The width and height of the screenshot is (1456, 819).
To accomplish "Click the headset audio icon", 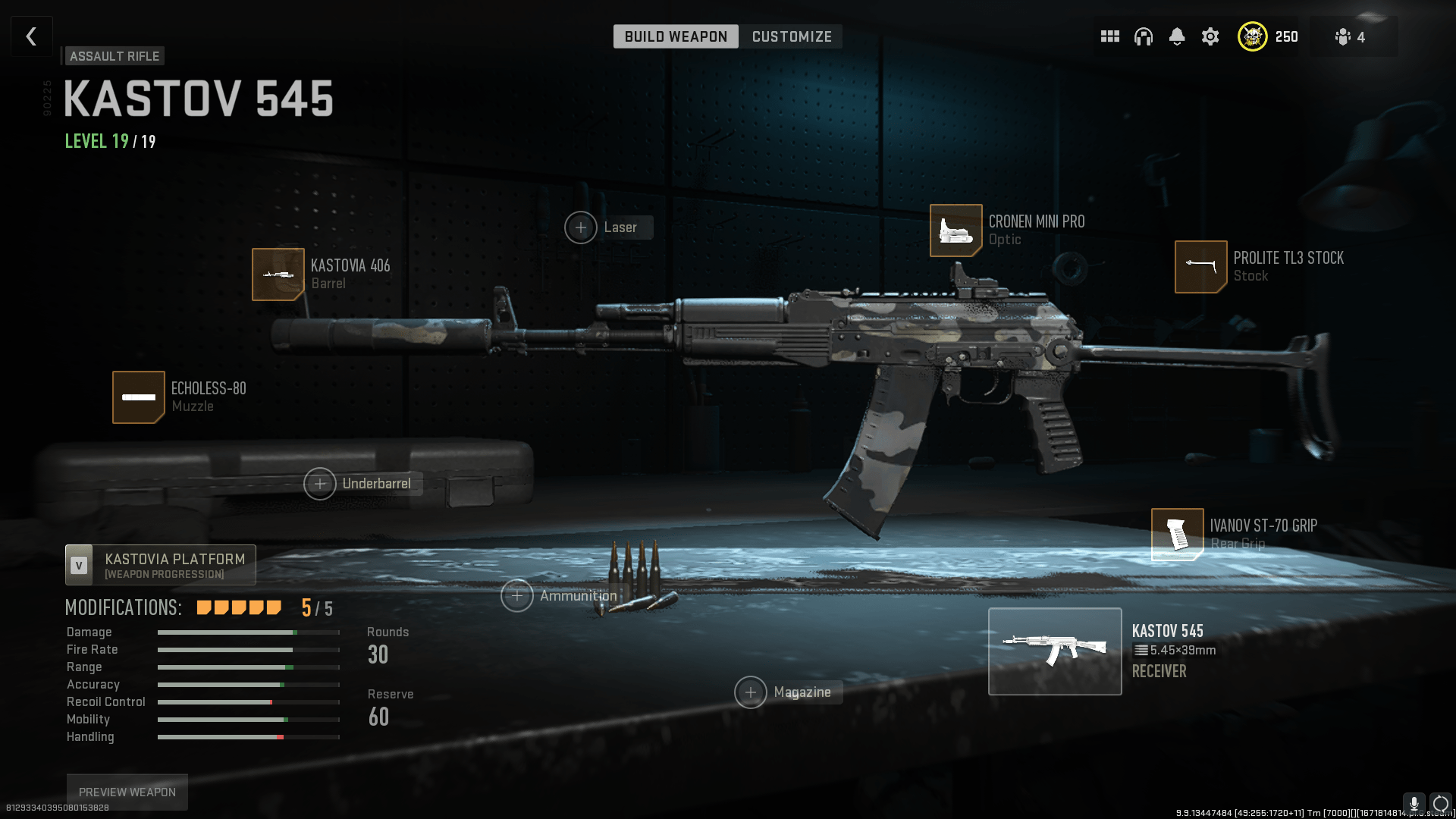I will (x=1143, y=36).
